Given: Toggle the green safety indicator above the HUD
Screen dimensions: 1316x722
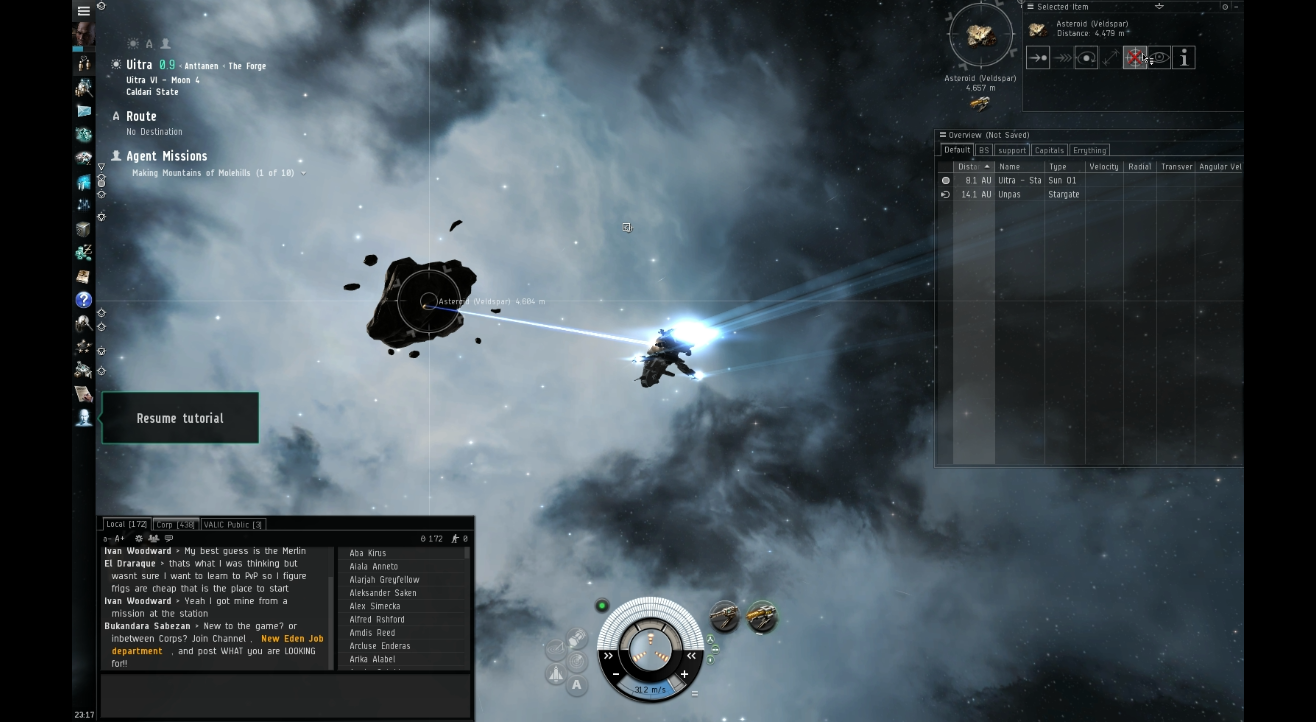Looking at the screenshot, I should pyautogui.click(x=602, y=605).
